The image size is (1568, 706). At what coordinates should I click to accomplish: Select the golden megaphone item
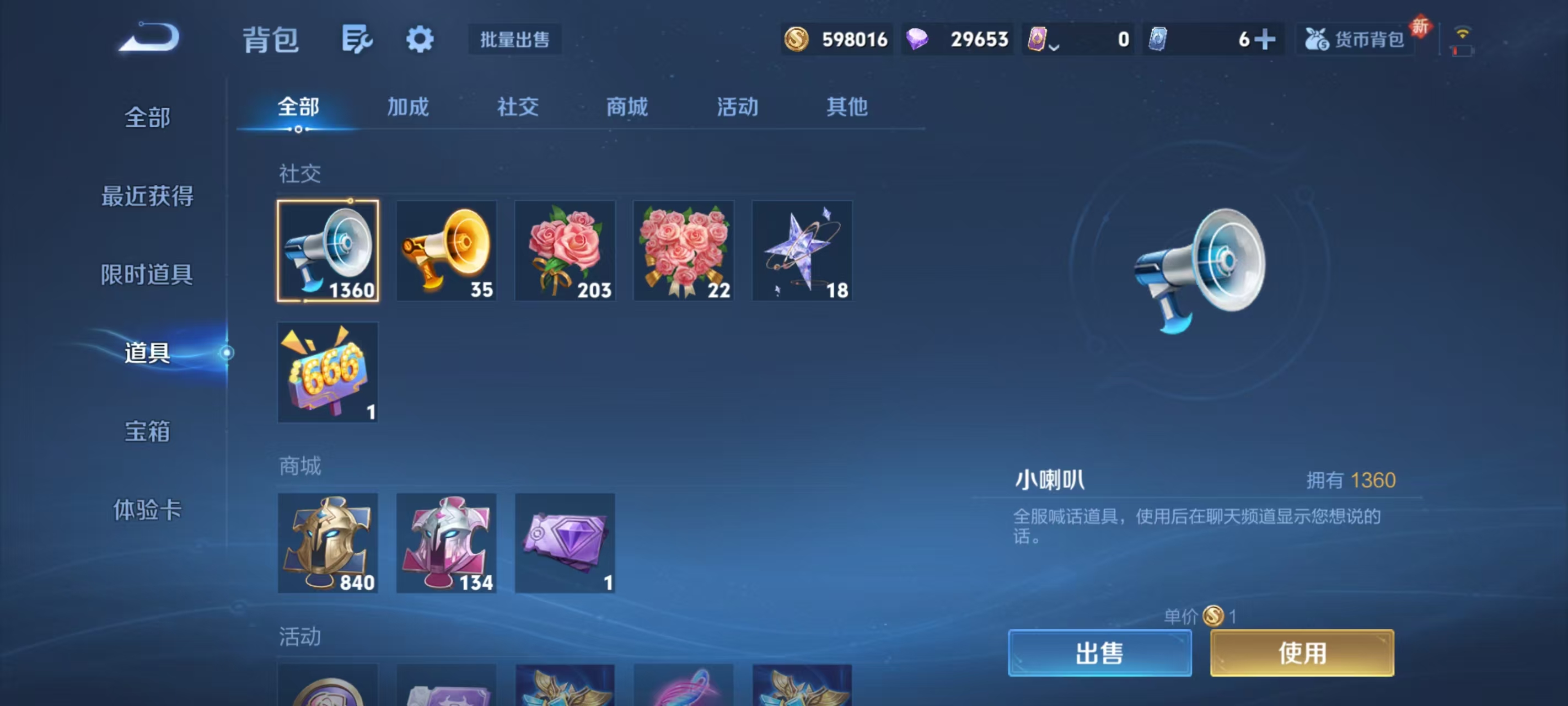446,250
